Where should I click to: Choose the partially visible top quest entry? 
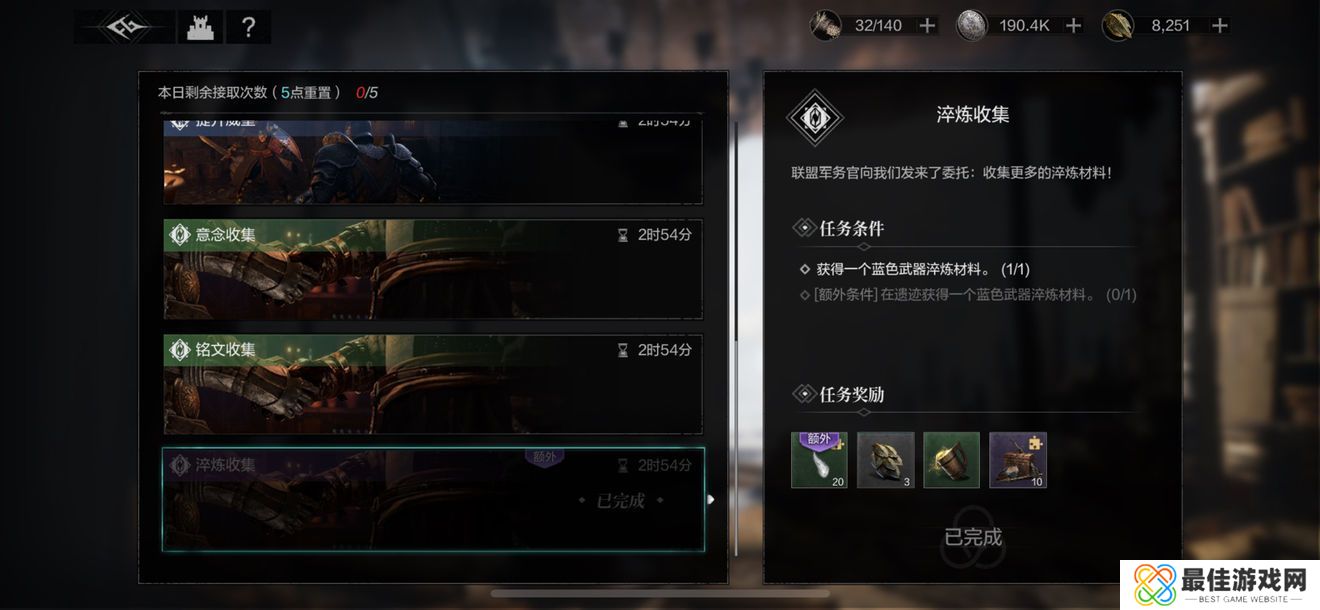(433, 160)
